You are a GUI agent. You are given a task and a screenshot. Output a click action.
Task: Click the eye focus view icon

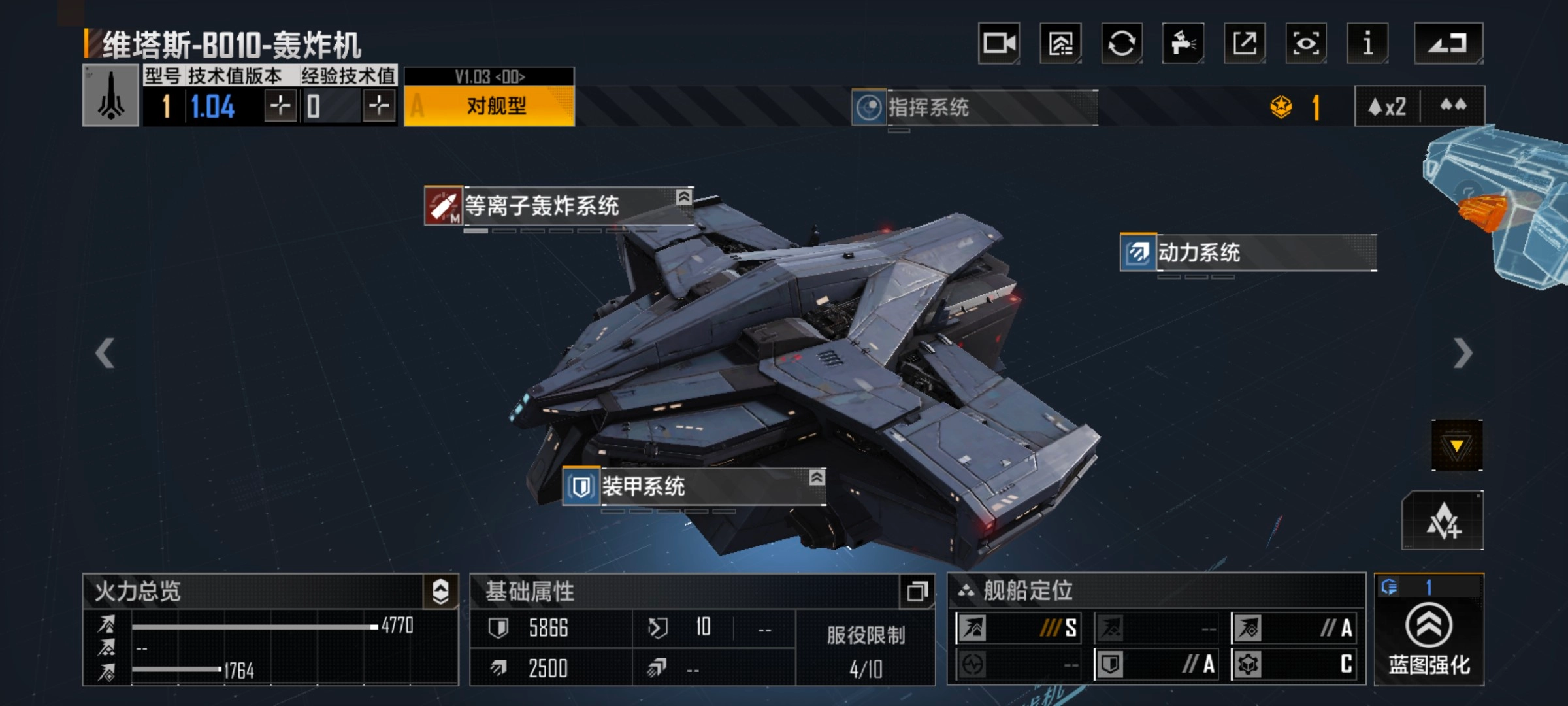tap(1306, 42)
